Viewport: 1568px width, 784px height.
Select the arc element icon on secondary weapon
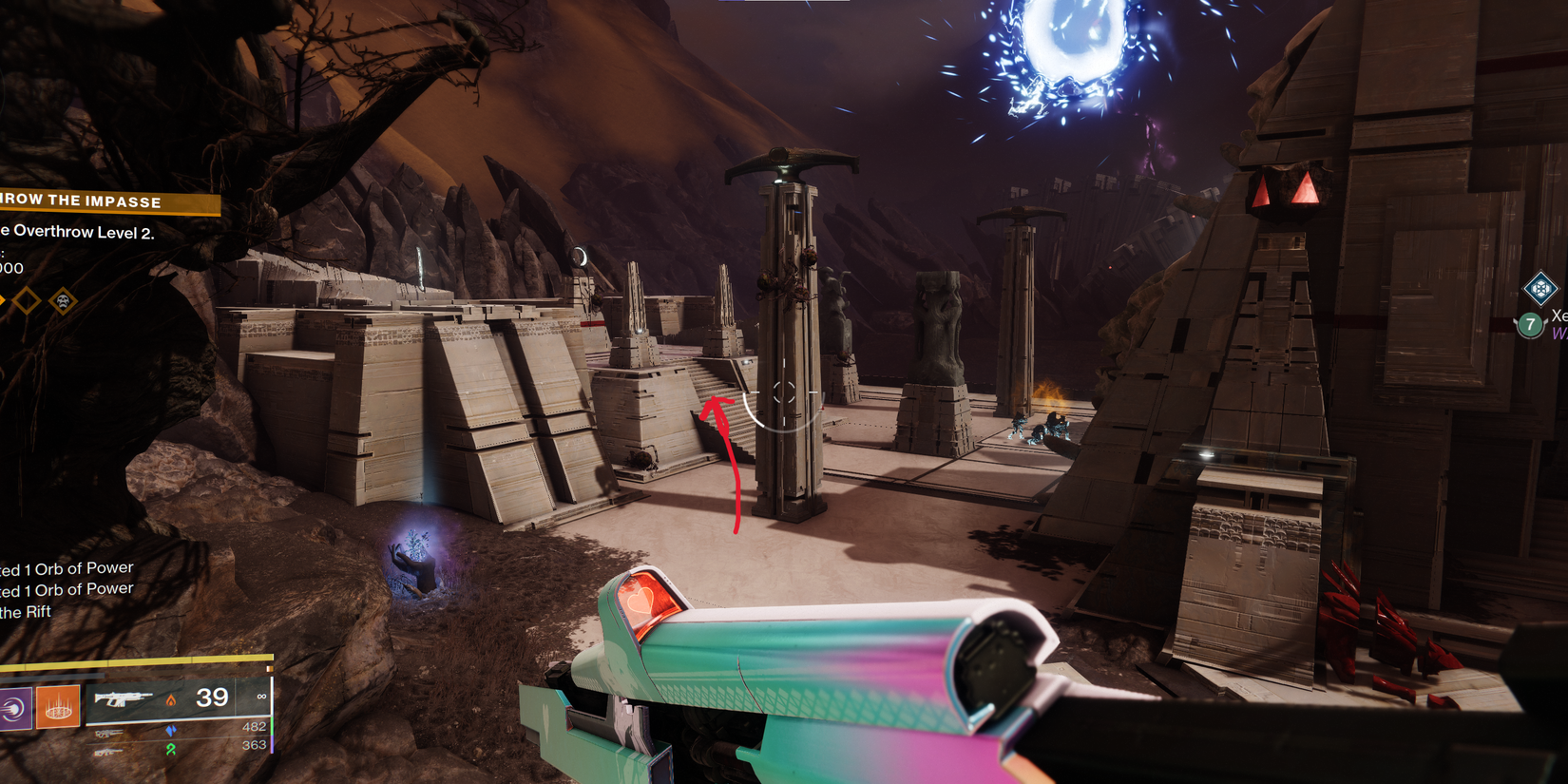171,732
